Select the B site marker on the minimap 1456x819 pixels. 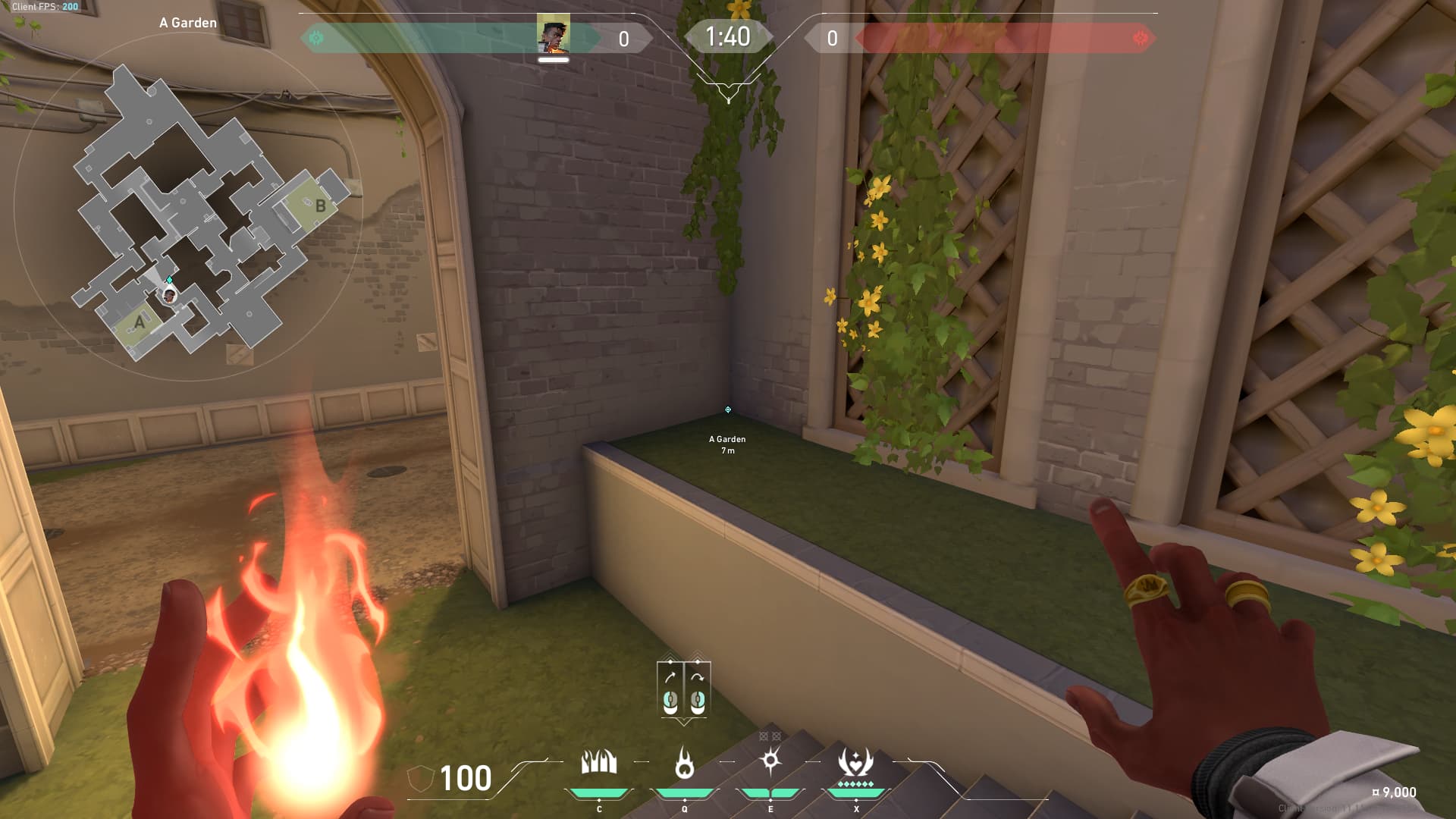pyautogui.click(x=320, y=206)
